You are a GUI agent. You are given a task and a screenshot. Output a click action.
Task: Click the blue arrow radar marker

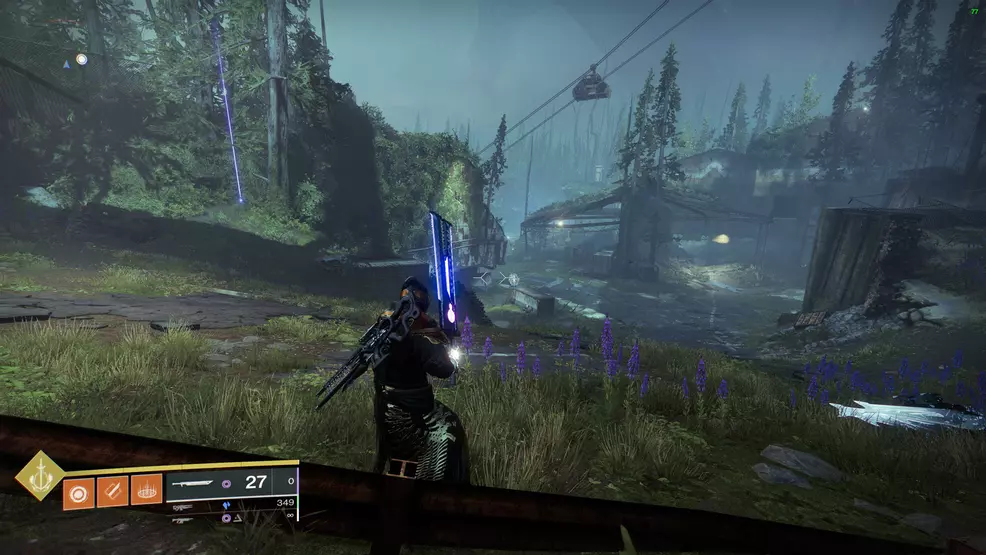click(x=66, y=63)
